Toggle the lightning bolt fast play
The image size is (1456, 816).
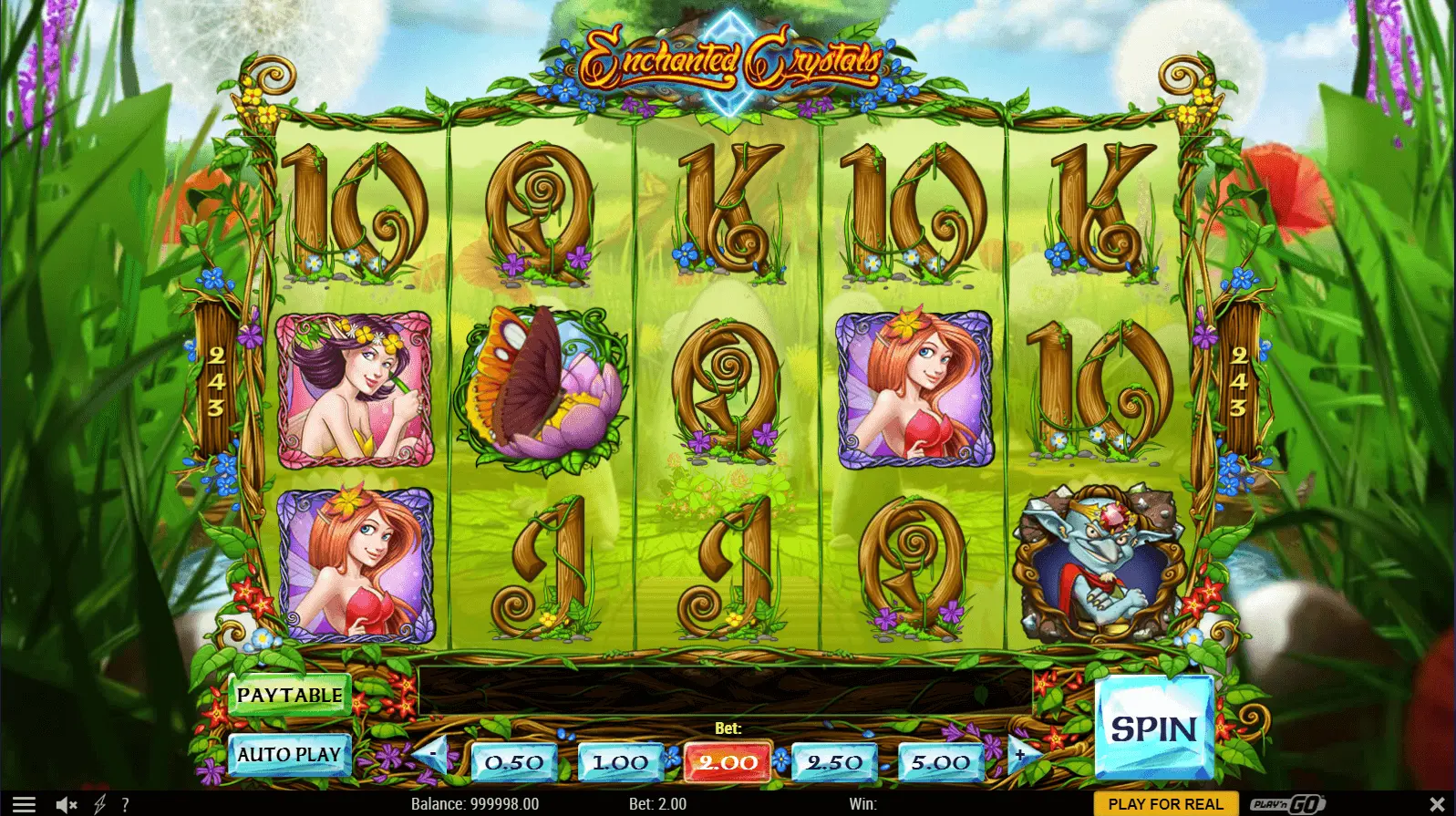(100, 804)
